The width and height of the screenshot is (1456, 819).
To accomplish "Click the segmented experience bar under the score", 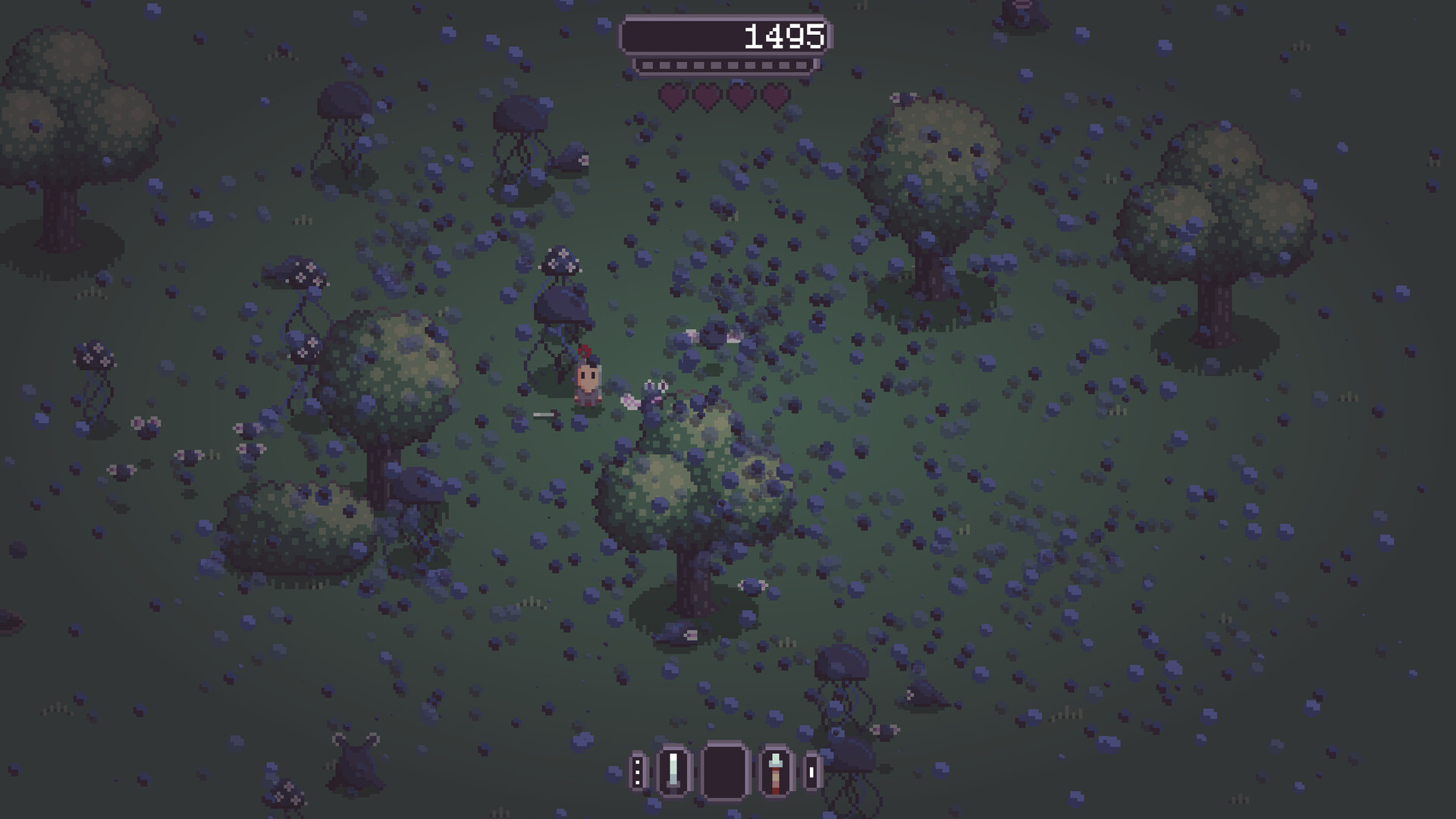I will (726, 64).
